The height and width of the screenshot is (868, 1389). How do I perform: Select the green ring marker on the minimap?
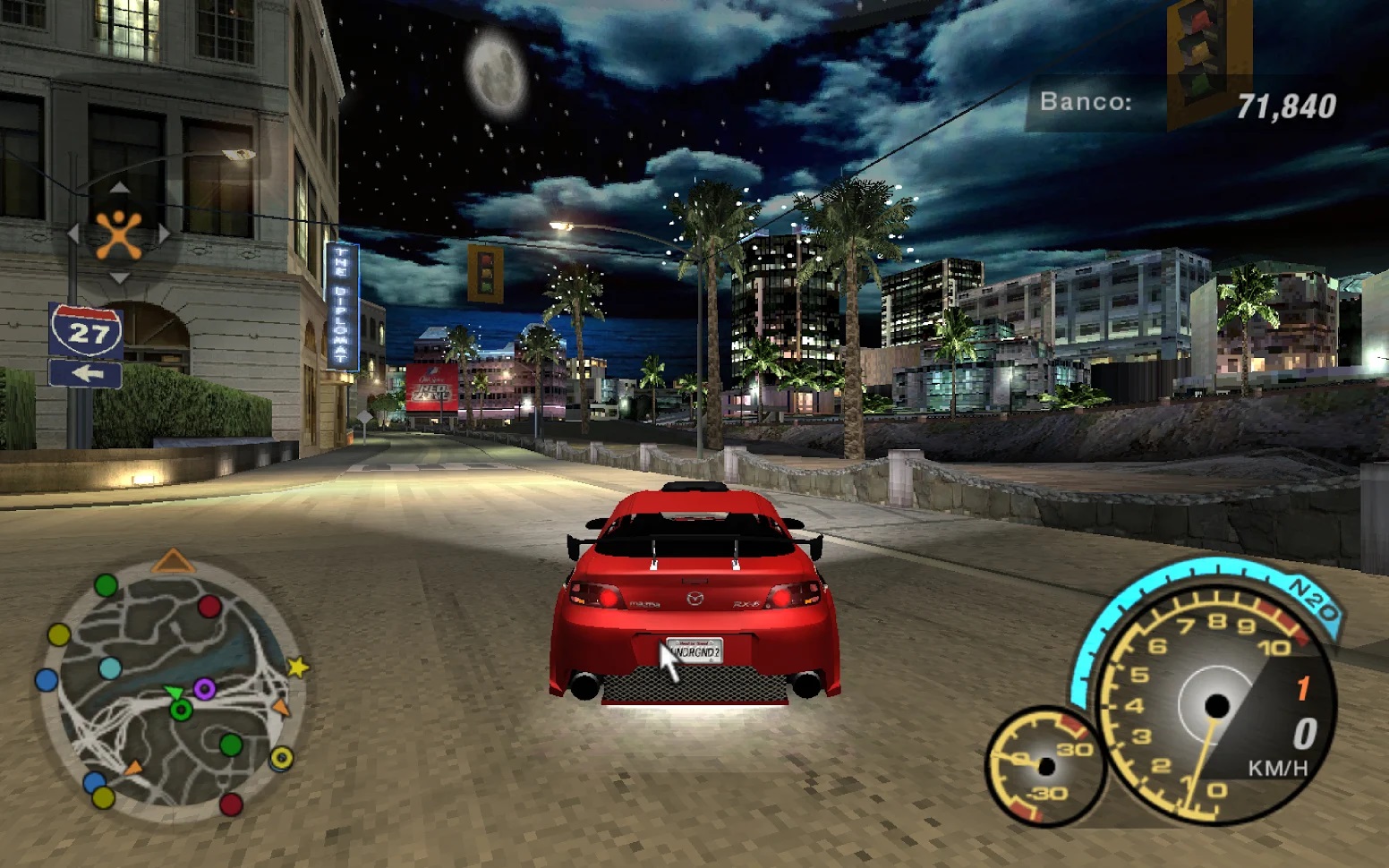coord(181,711)
